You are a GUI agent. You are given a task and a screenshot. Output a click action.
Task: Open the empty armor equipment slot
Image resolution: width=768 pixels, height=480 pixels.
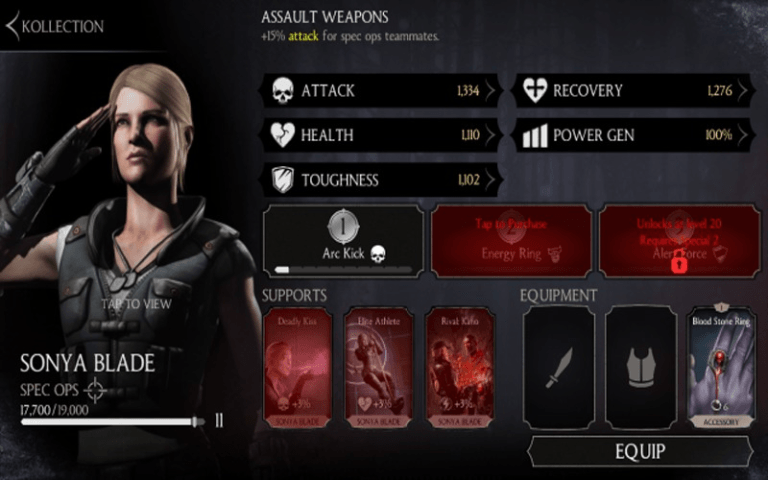[640, 367]
